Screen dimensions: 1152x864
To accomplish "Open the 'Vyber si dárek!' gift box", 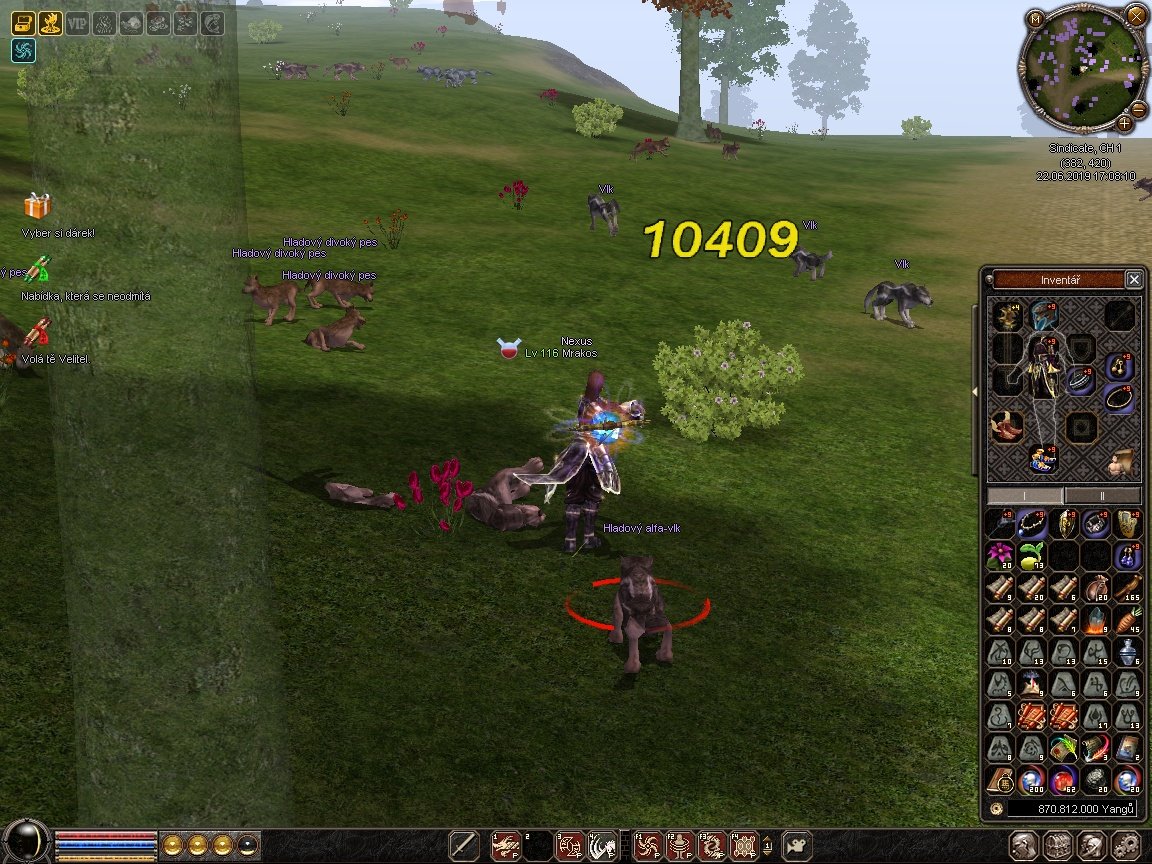I will 37,206.
